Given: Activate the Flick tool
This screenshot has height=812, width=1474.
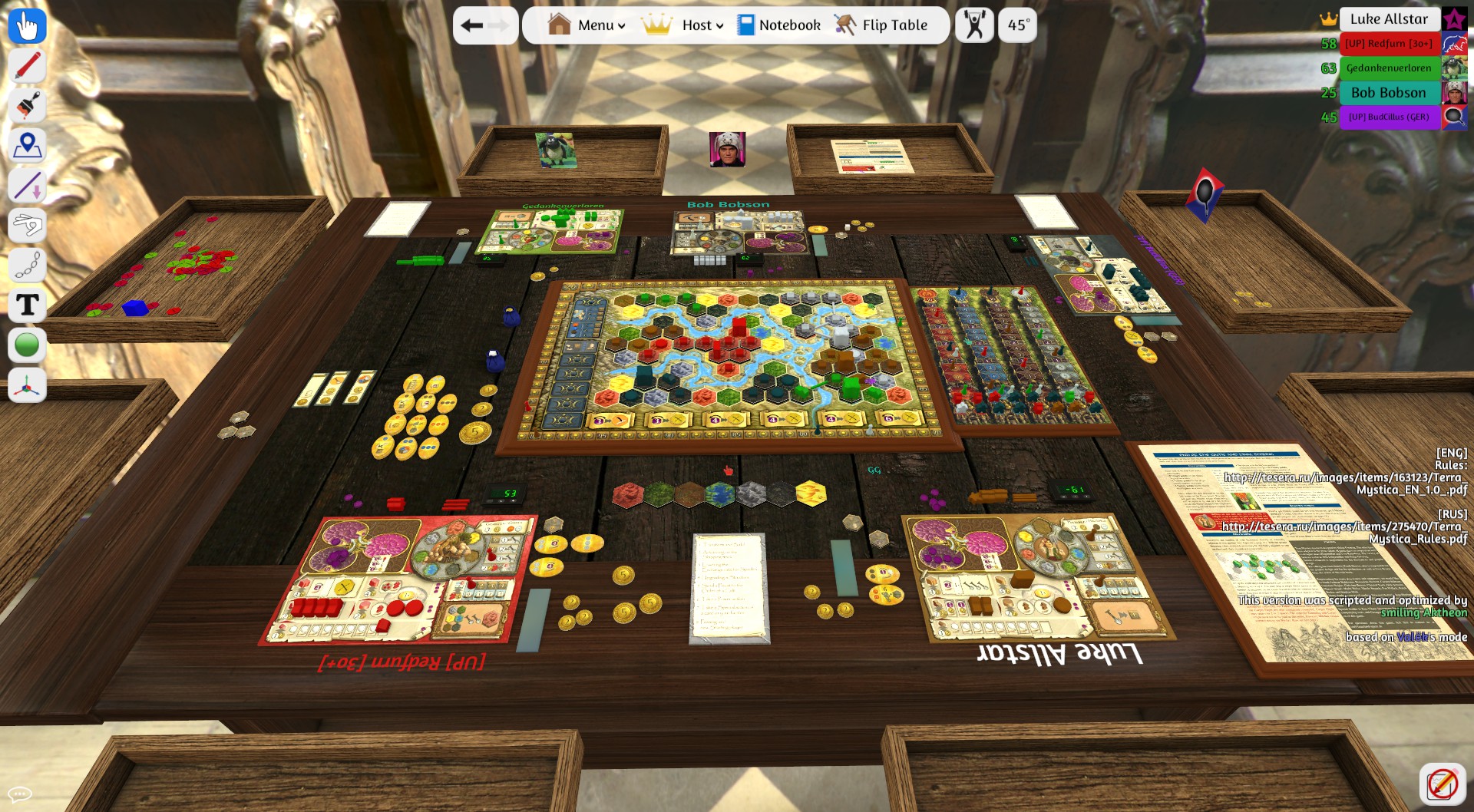Looking at the screenshot, I should click(27, 225).
